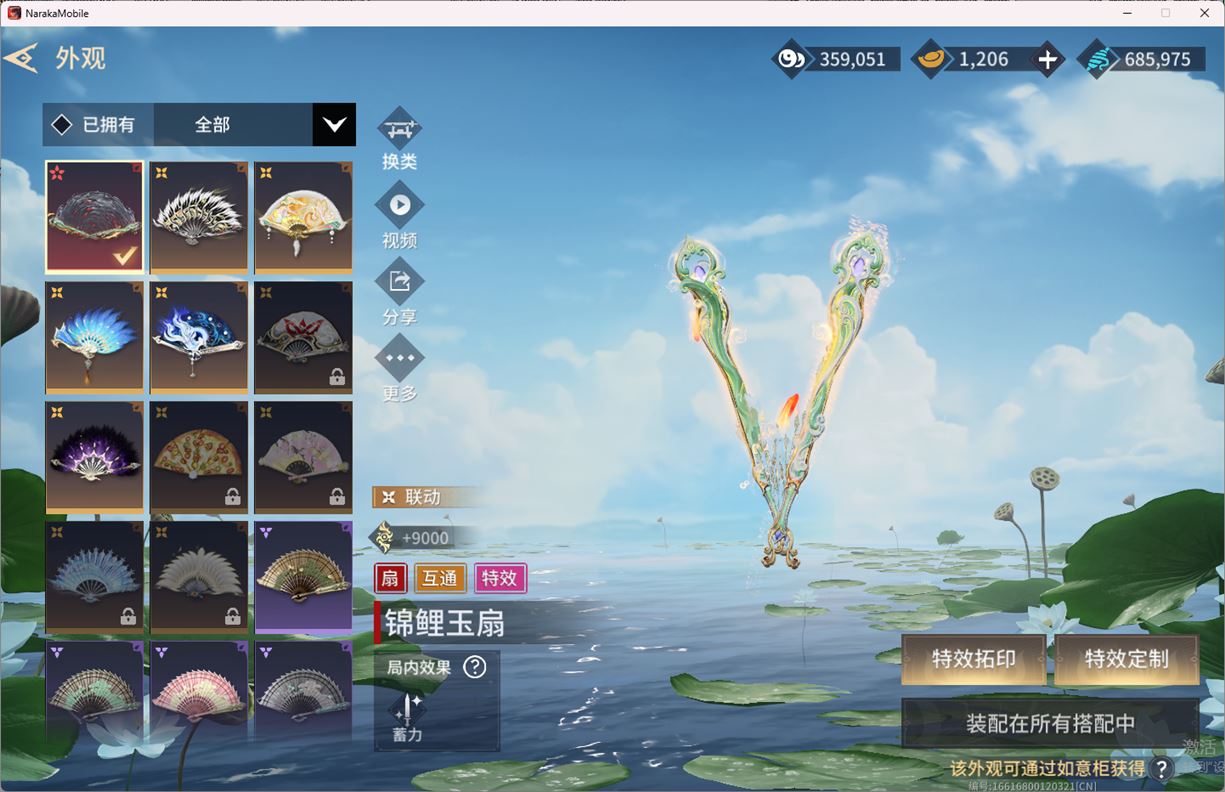Add gold currency with the plus button
The image size is (1225, 792).
(1047, 60)
